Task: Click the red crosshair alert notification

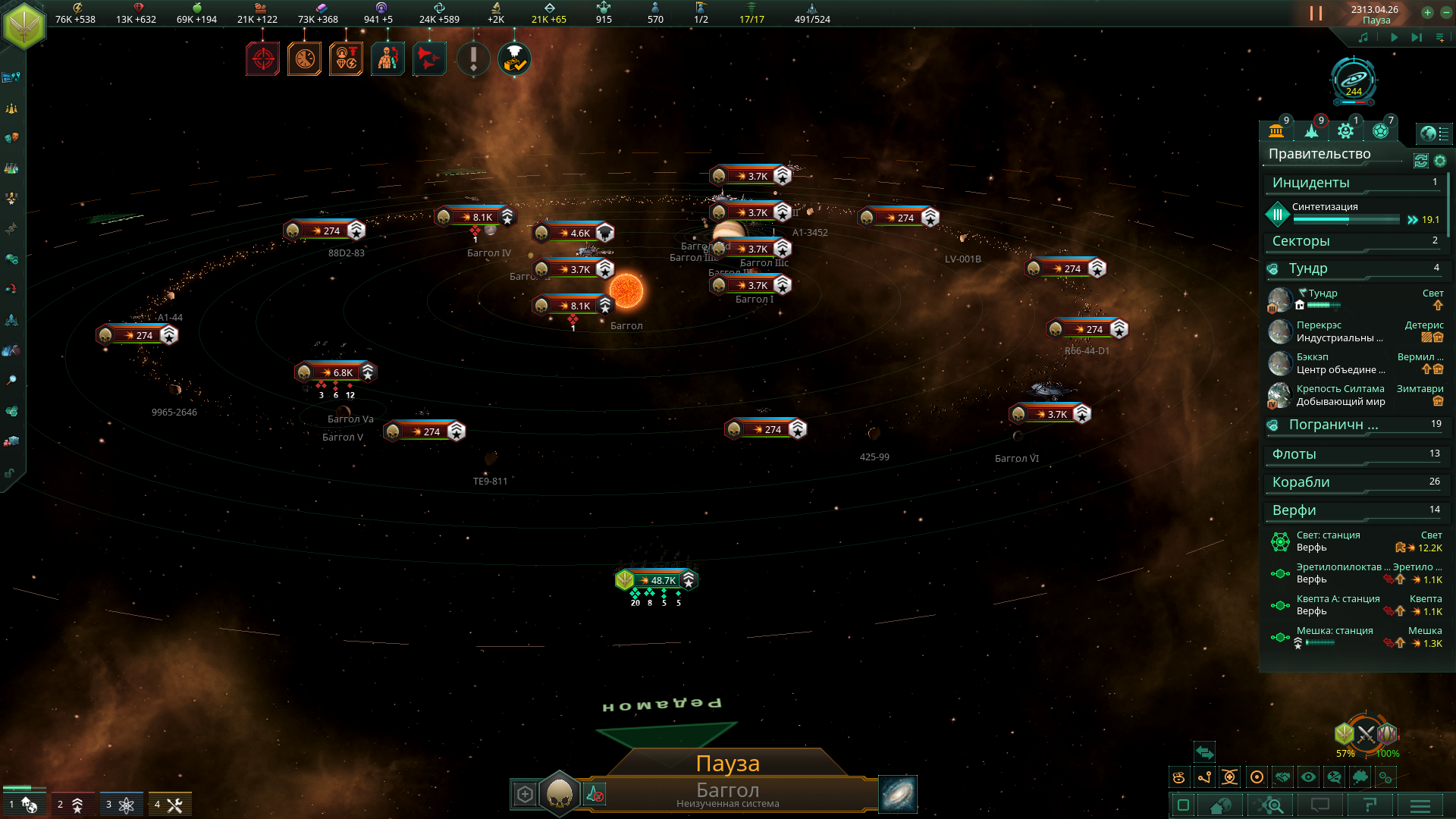Action: click(x=263, y=59)
